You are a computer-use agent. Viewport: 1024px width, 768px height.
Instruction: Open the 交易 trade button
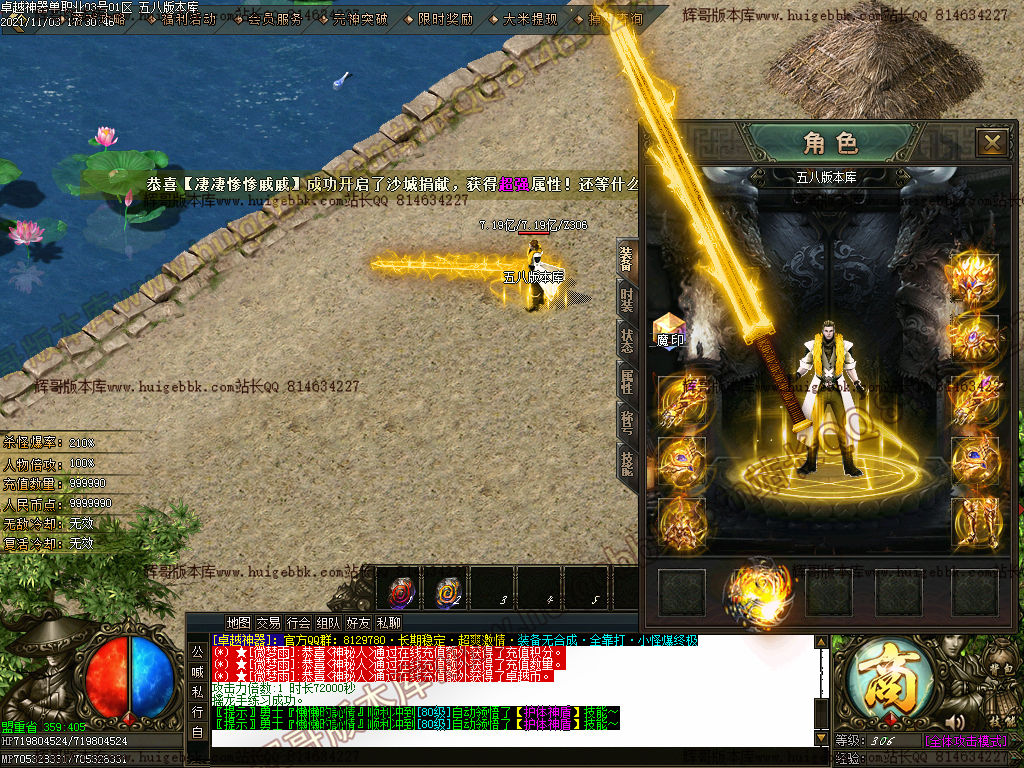click(268, 623)
